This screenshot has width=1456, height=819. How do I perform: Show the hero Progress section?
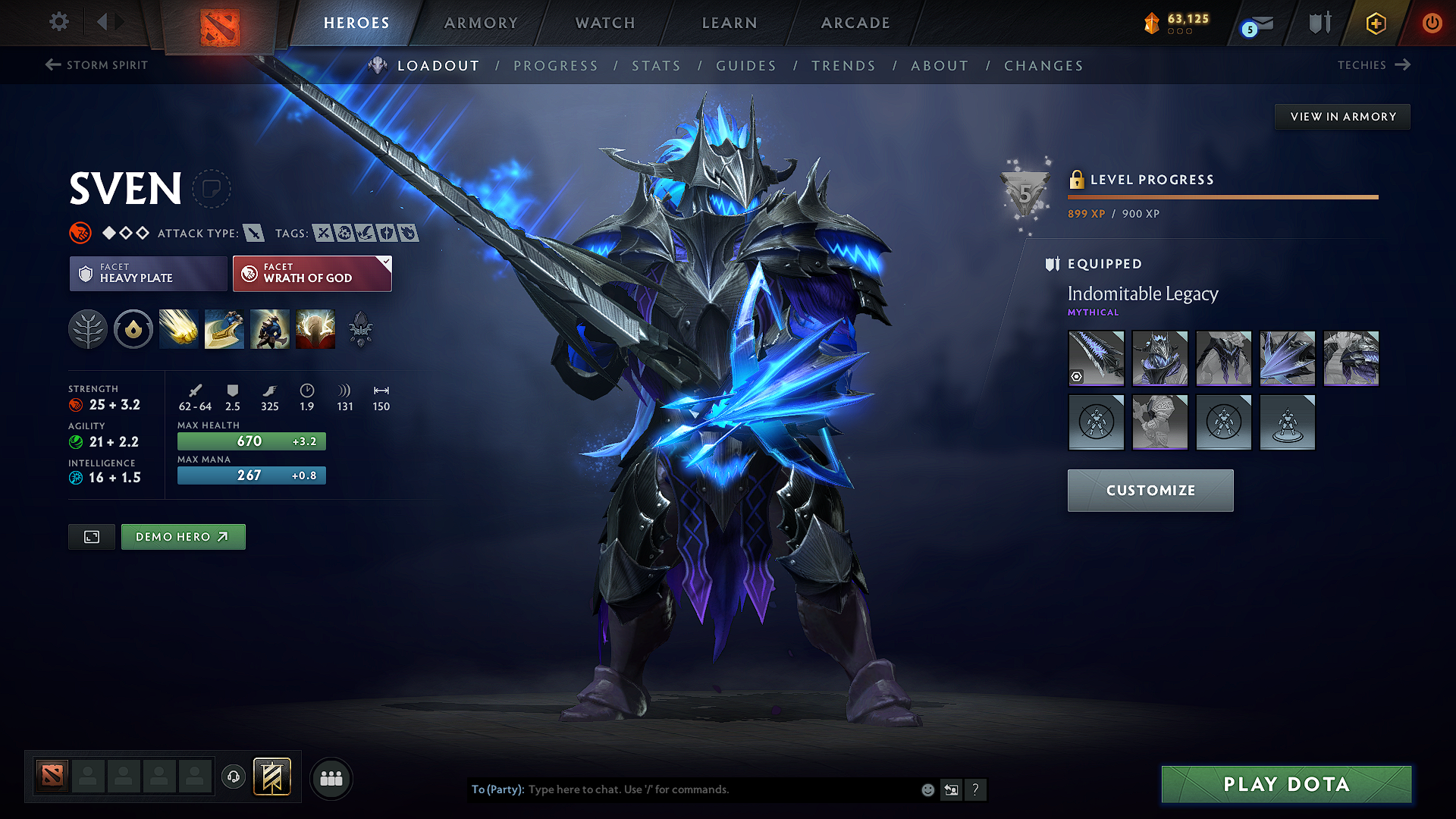tap(556, 66)
